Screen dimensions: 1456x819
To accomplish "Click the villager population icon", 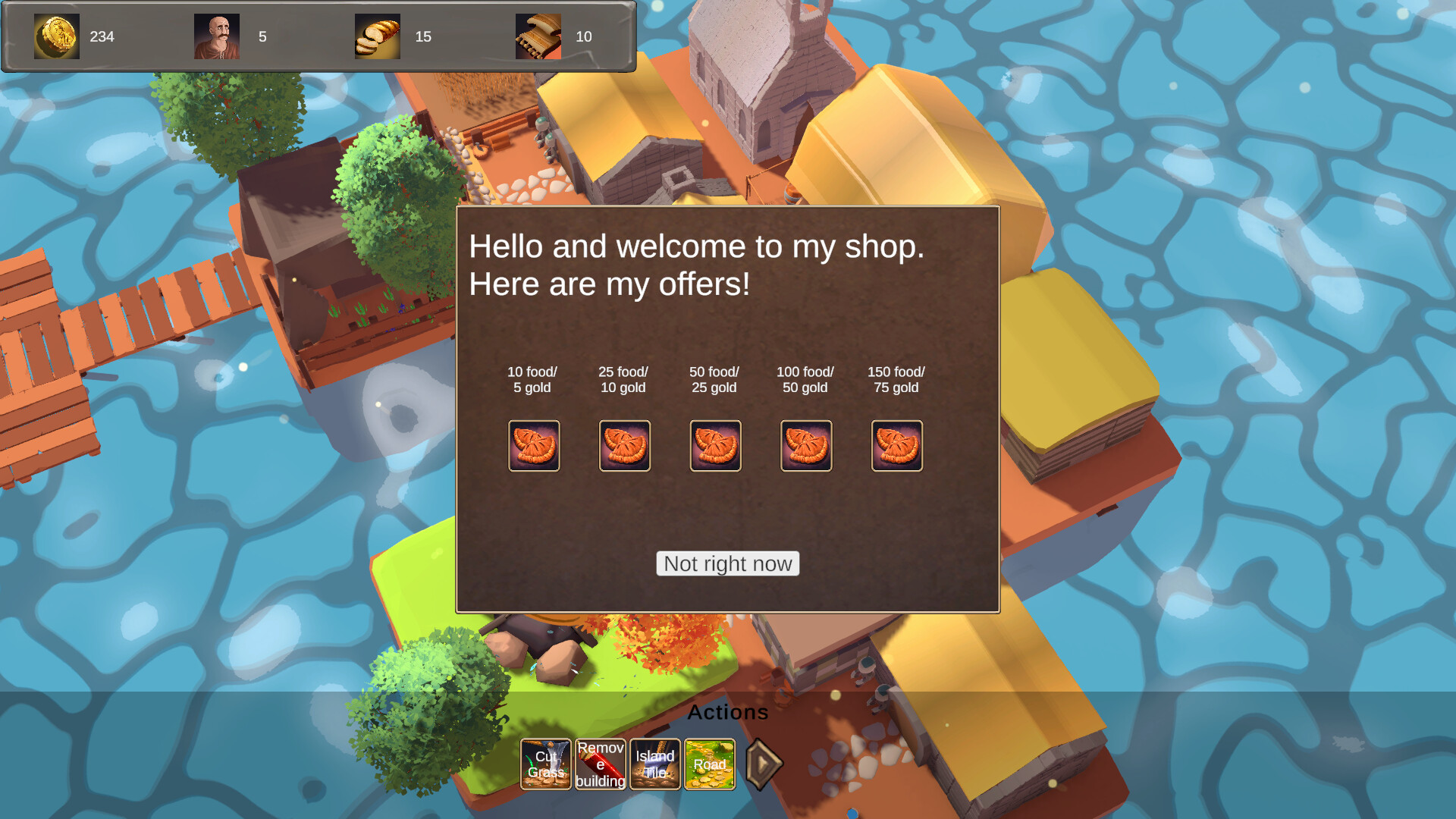I will (218, 36).
